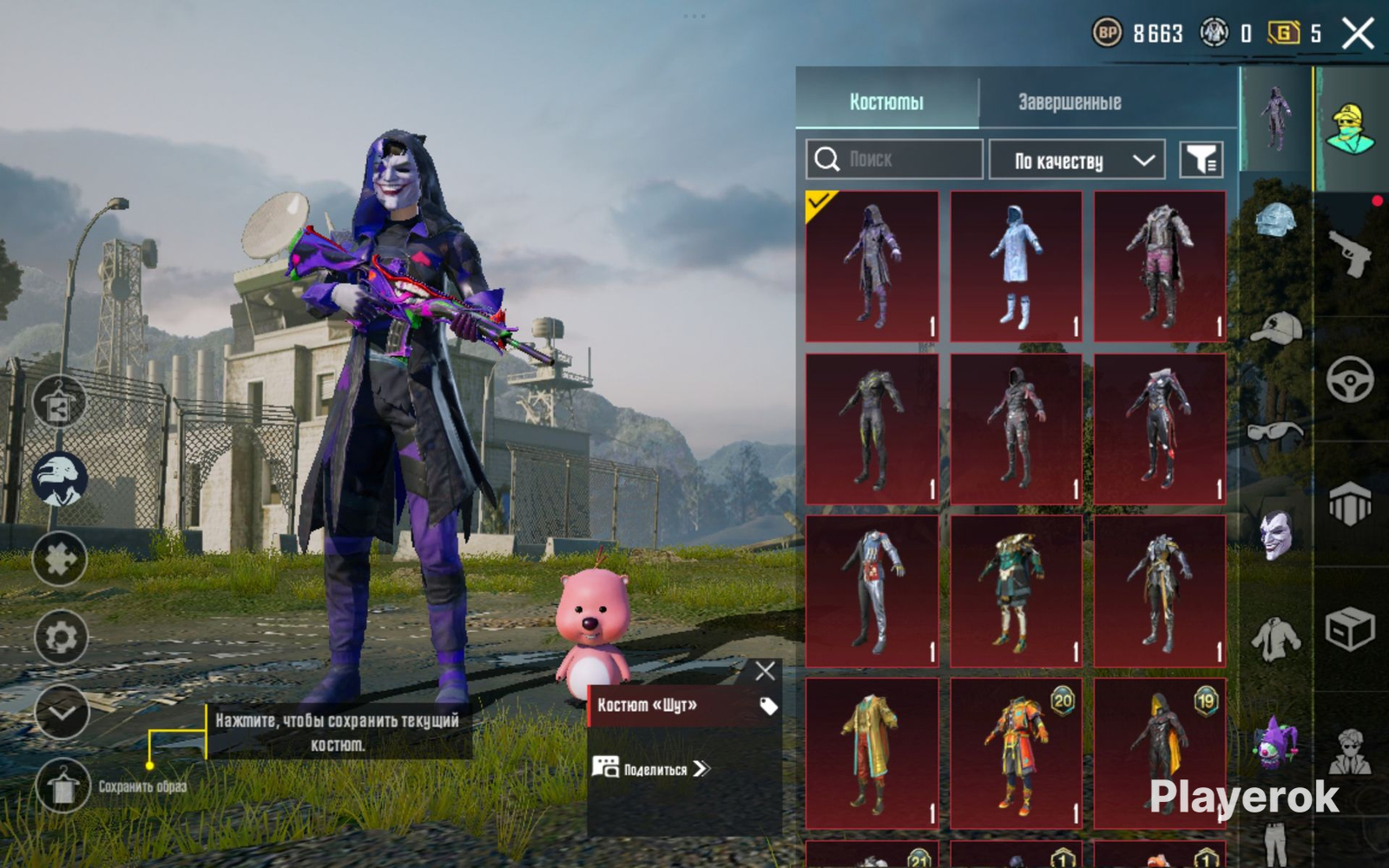Open the filter options button
Image resolution: width=1389 pixels, height=868 pixels.
click(1201, 160)
